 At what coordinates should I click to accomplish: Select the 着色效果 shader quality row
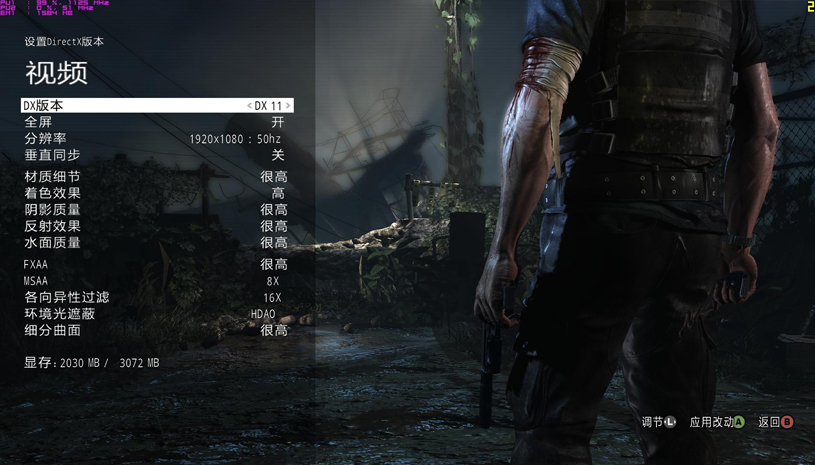[x=155, y=193]
